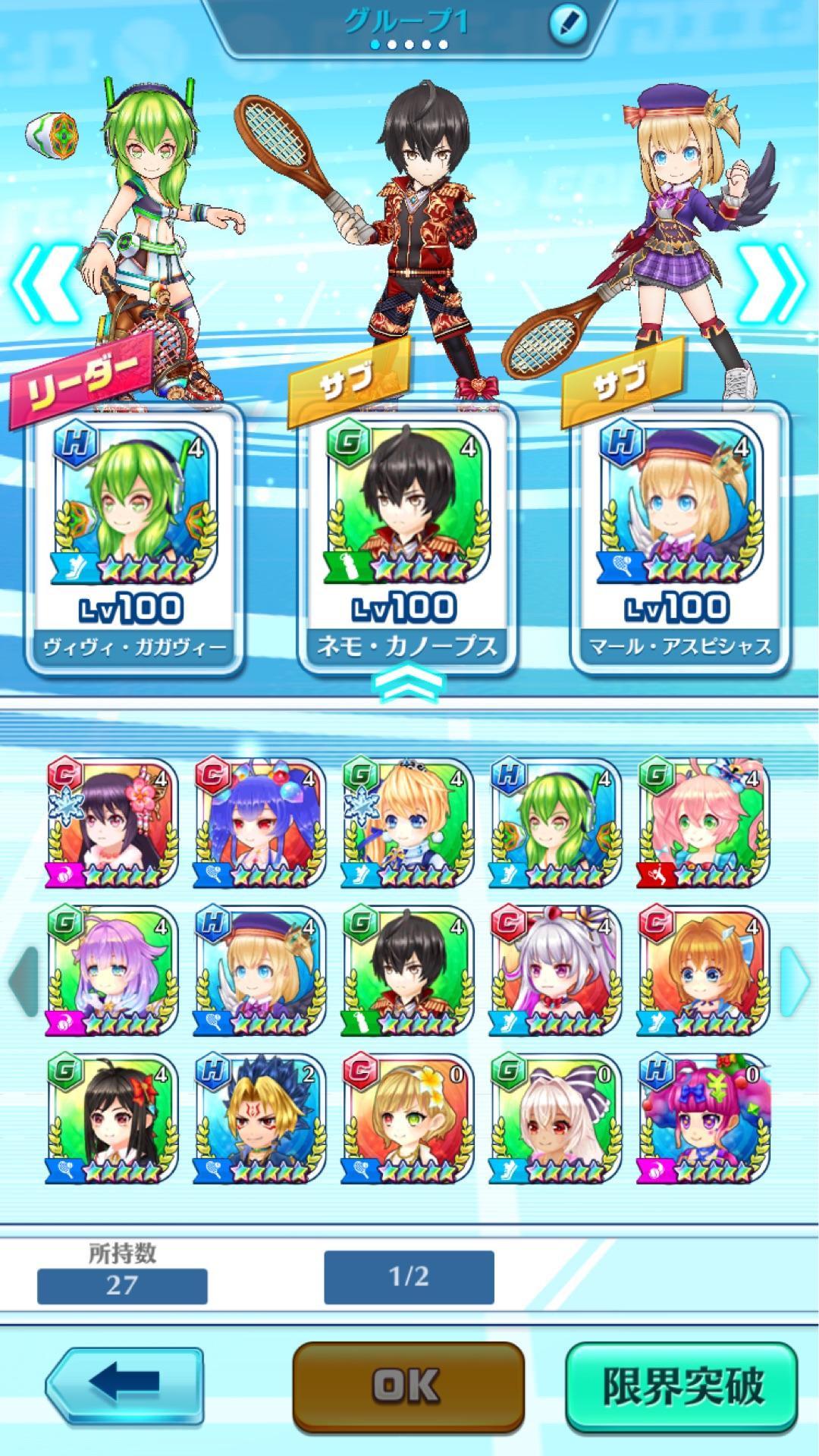Pick the magenta-haired character with blue bow
The width and height of the screenshot is (819, 1456).
(703, 1119)
